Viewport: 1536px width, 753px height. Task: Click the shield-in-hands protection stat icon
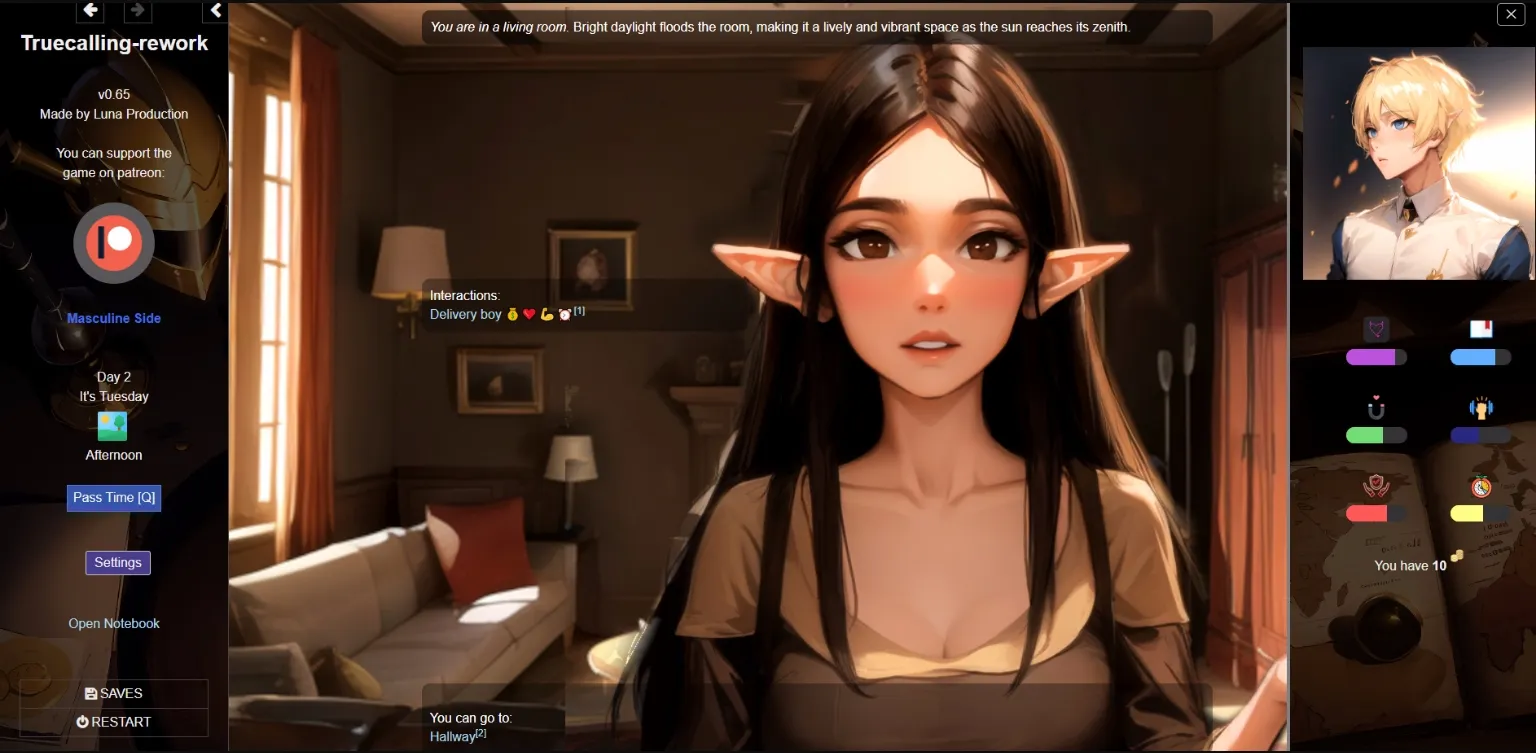coord(1376,486)
